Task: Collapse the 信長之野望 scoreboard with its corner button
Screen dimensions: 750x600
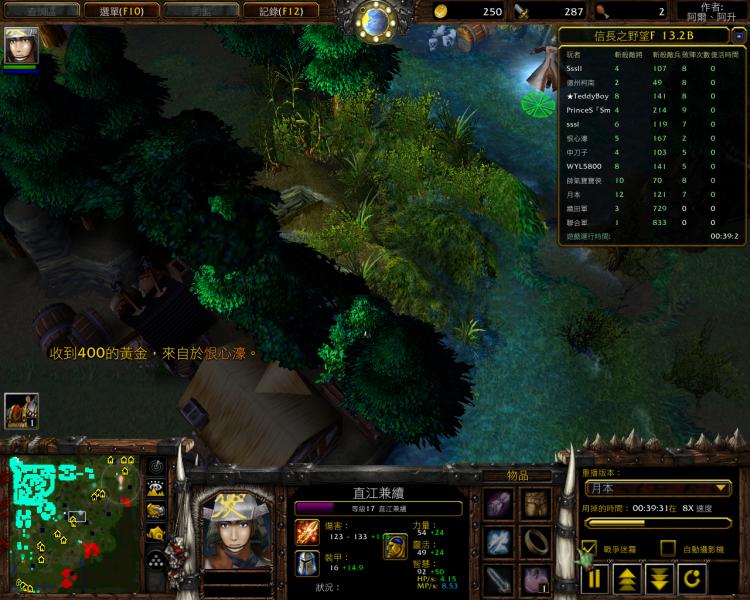Action: [738, 34]
